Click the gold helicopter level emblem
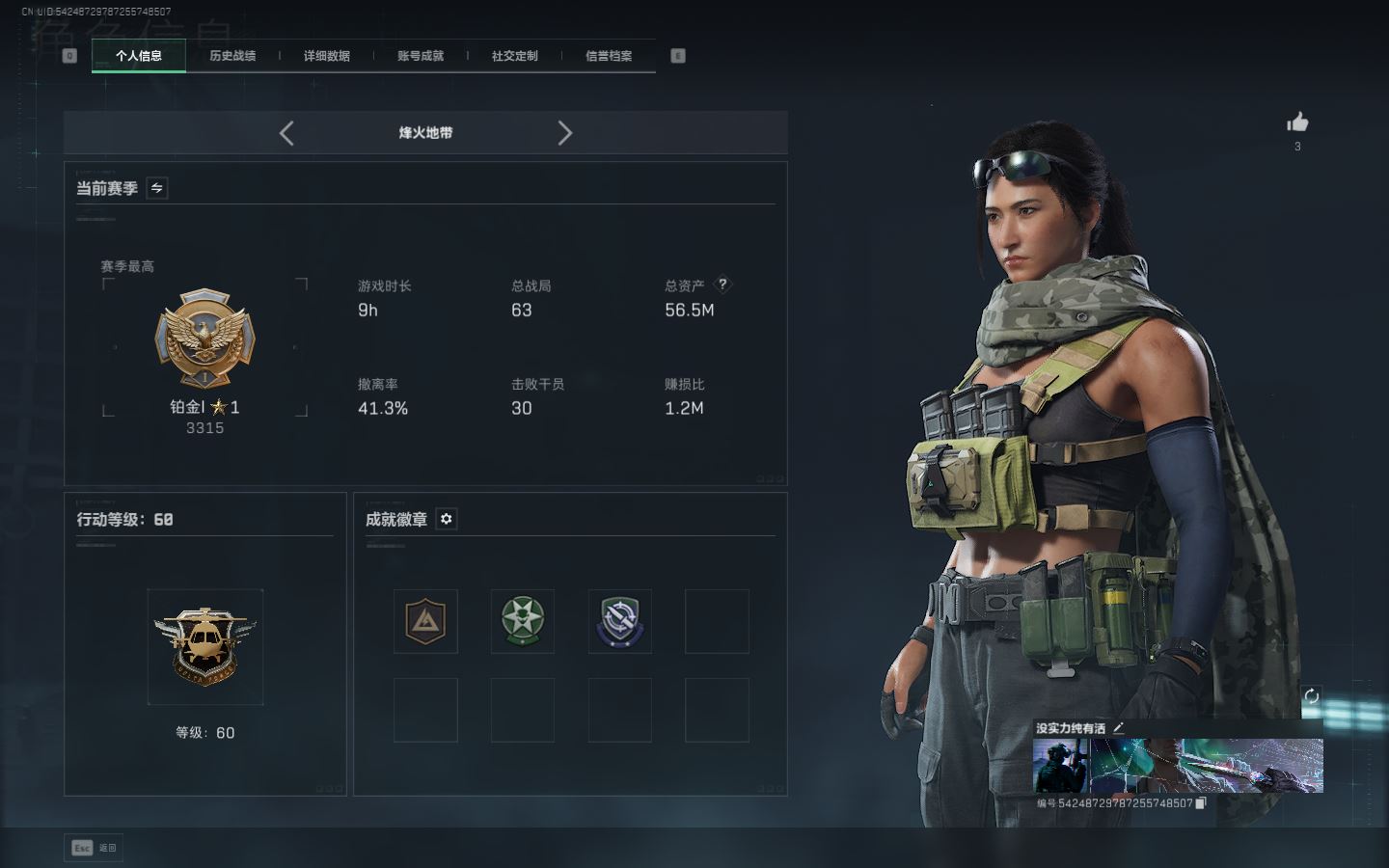 point(204,646)
